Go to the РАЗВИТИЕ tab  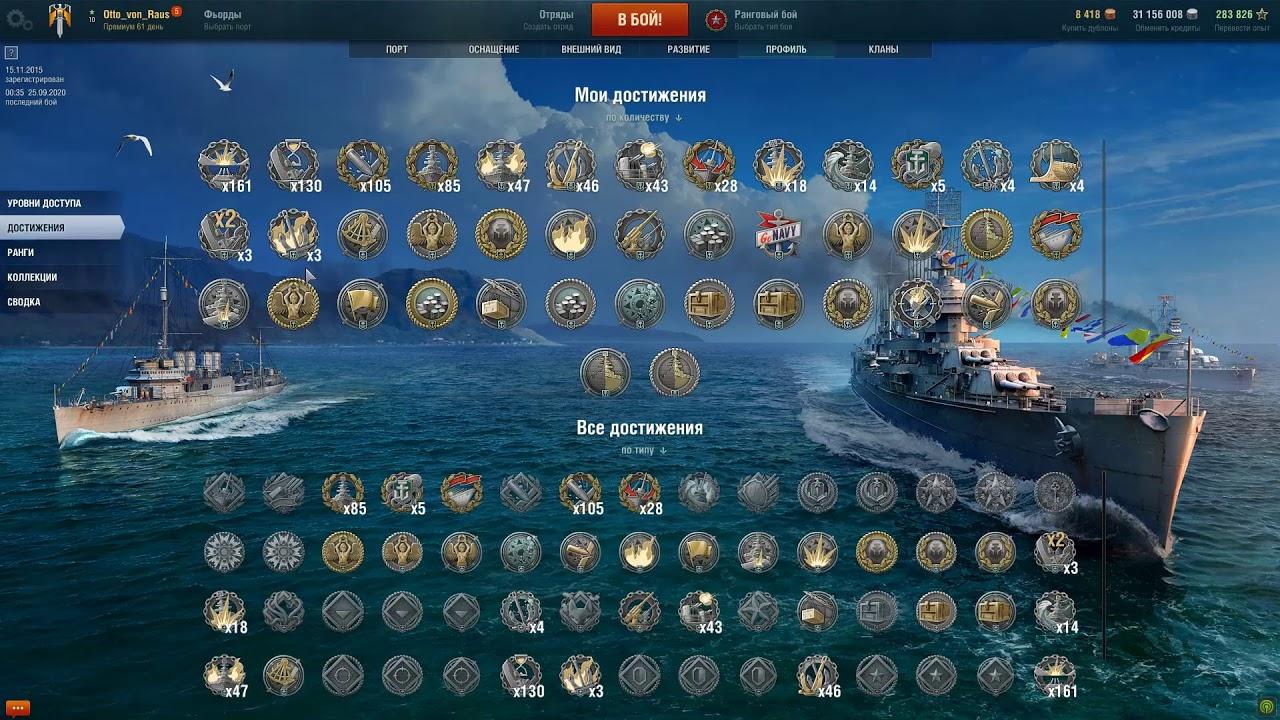pos(688,49)
